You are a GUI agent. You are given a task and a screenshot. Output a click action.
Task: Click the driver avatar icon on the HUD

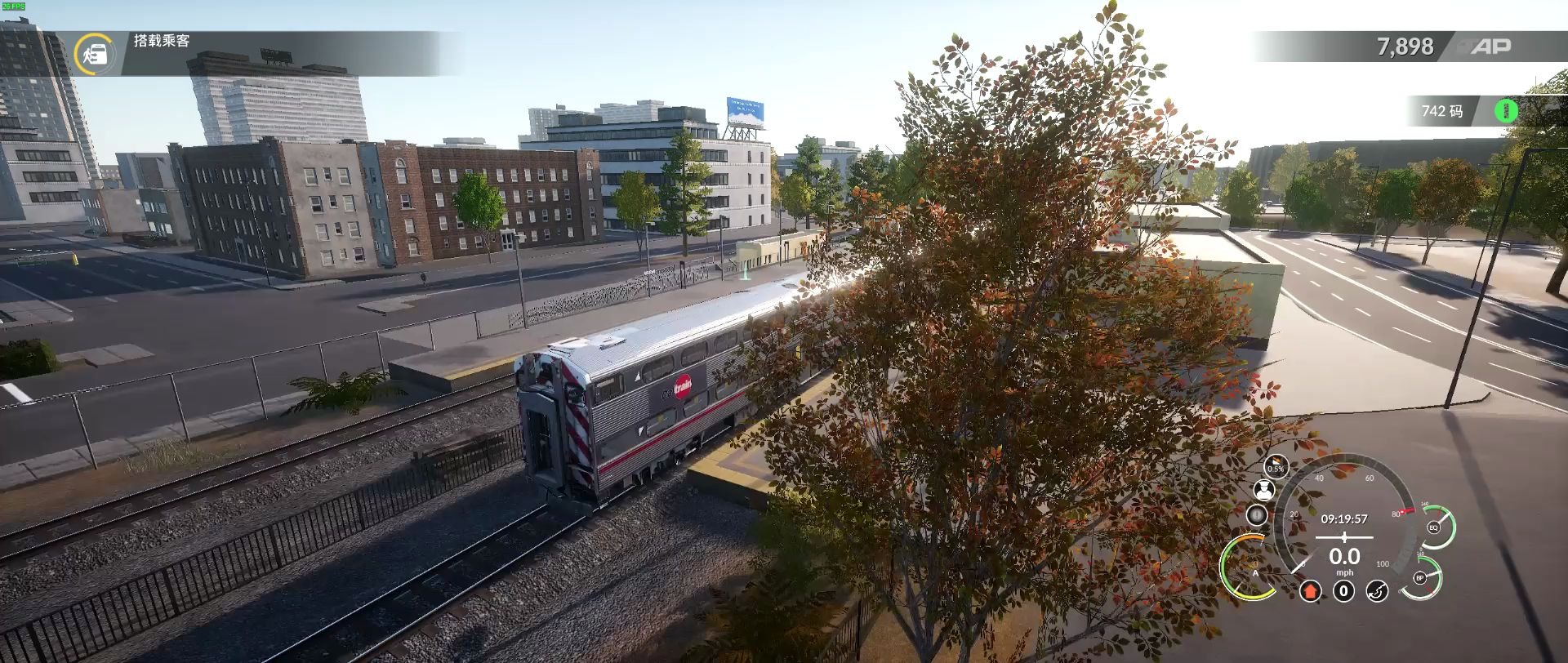coord(1264,490)
